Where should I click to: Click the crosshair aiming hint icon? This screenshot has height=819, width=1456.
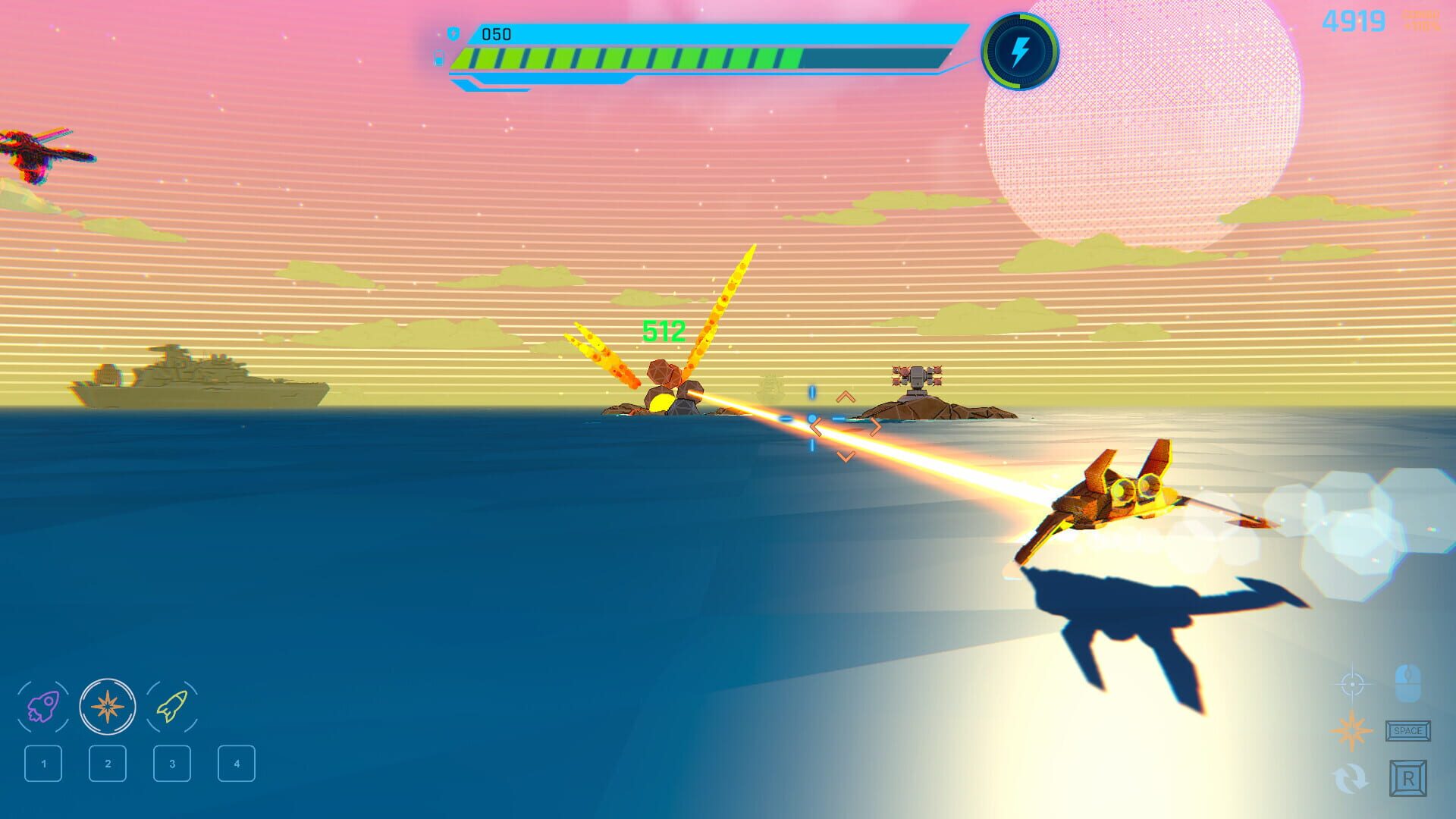click(1353, 684)
